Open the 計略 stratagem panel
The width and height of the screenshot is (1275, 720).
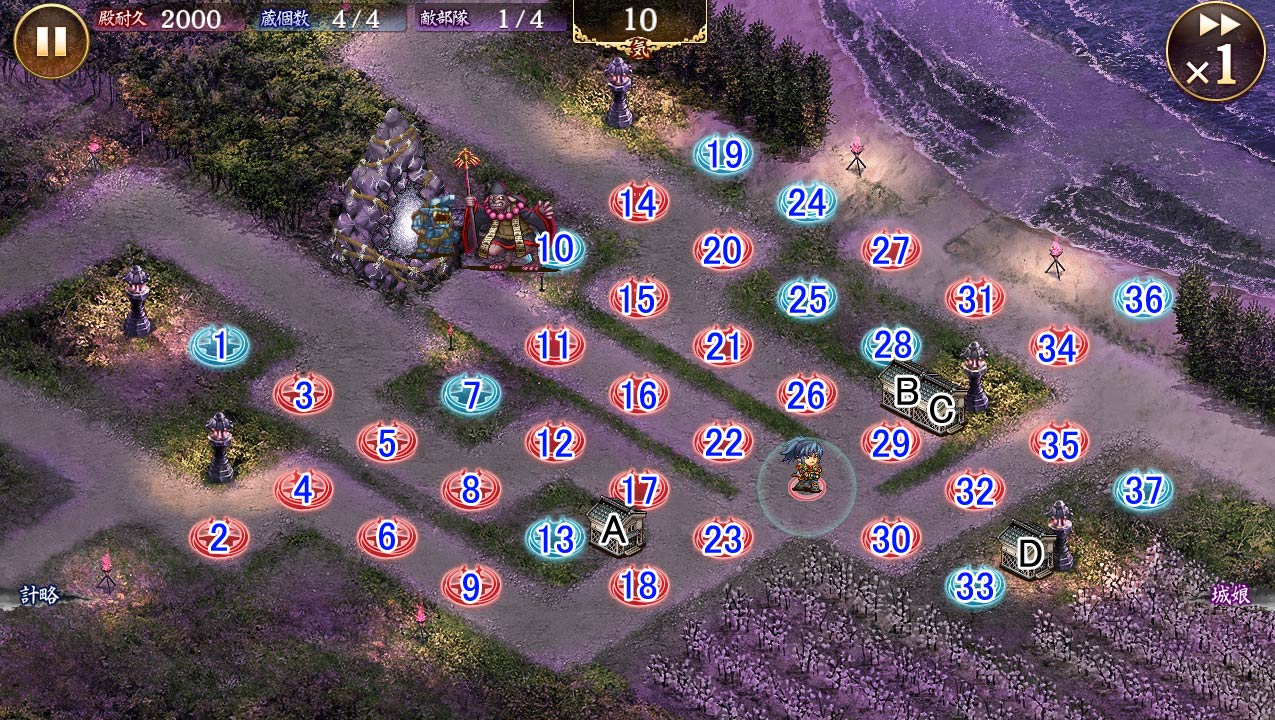40,596
